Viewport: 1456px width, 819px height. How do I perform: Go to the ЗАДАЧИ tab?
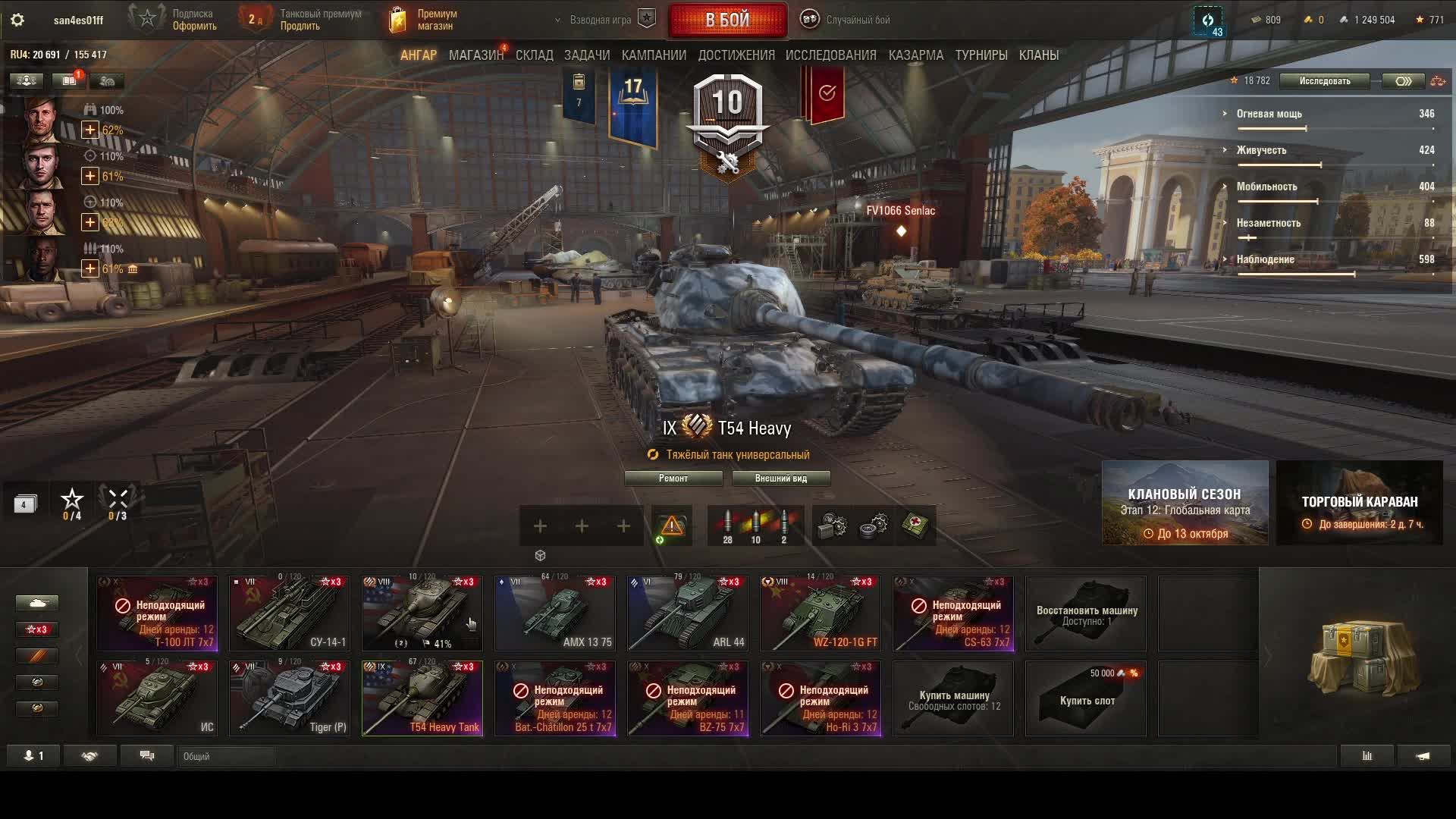586,55
